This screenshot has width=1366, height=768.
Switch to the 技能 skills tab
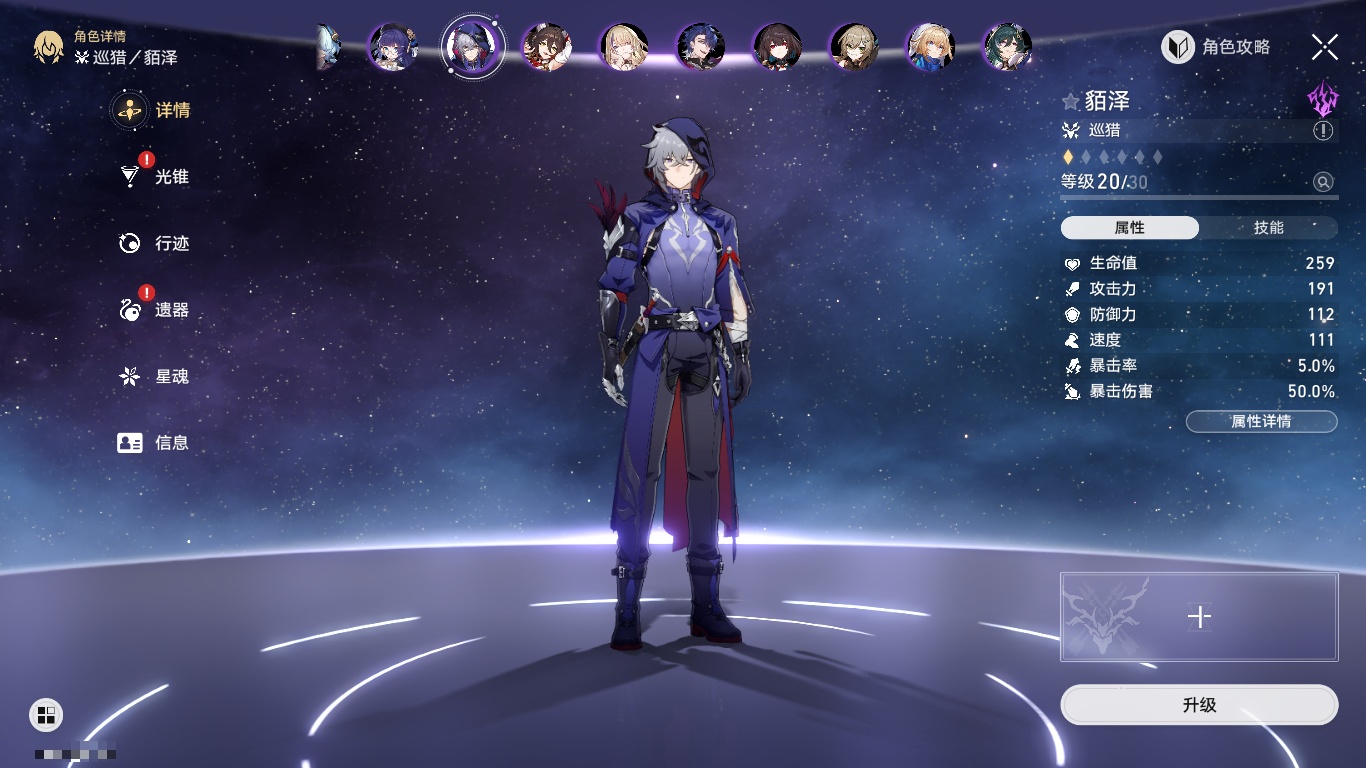(1268, 228)
